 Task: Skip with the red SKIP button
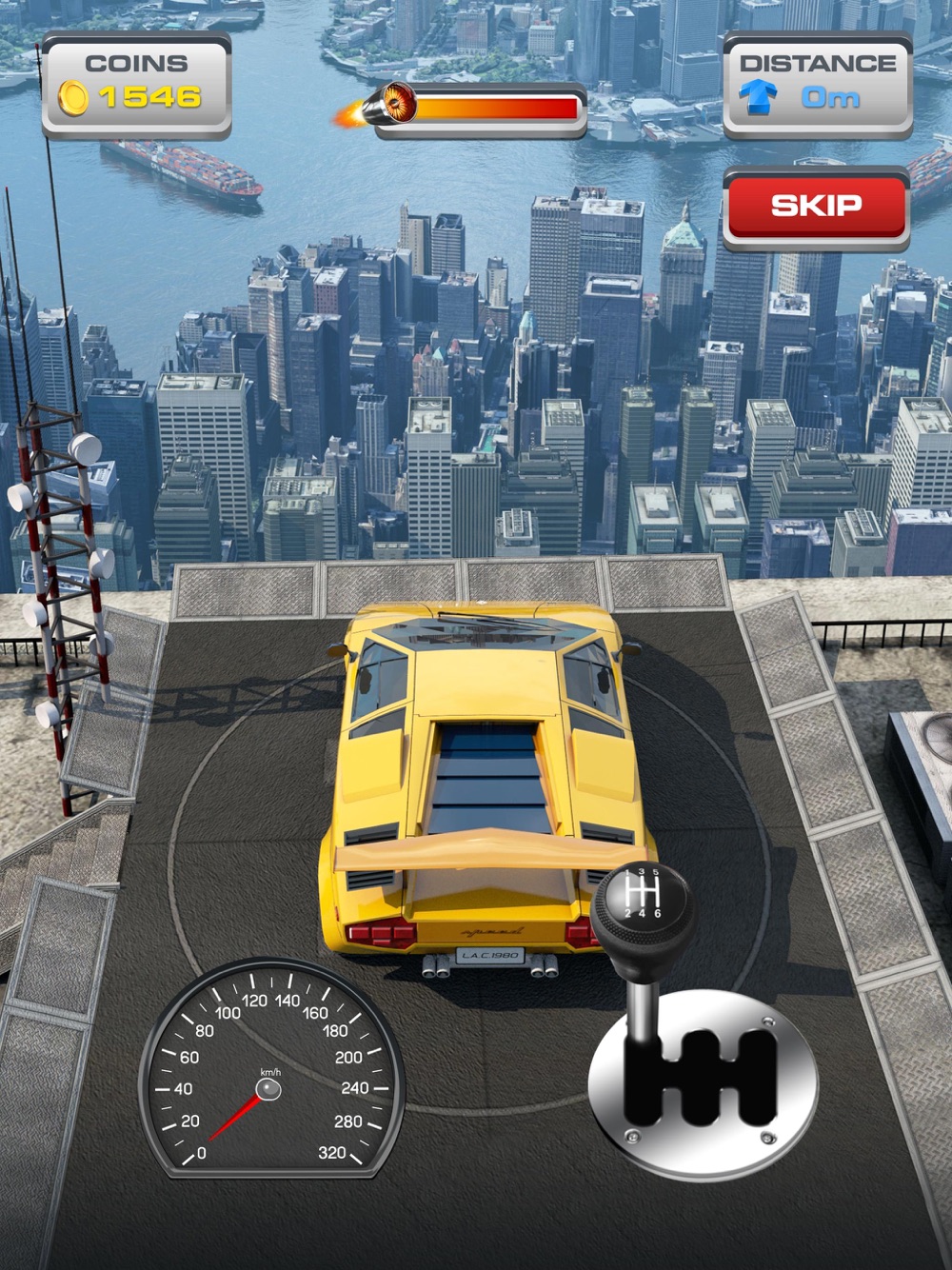[x=816, y=206]
